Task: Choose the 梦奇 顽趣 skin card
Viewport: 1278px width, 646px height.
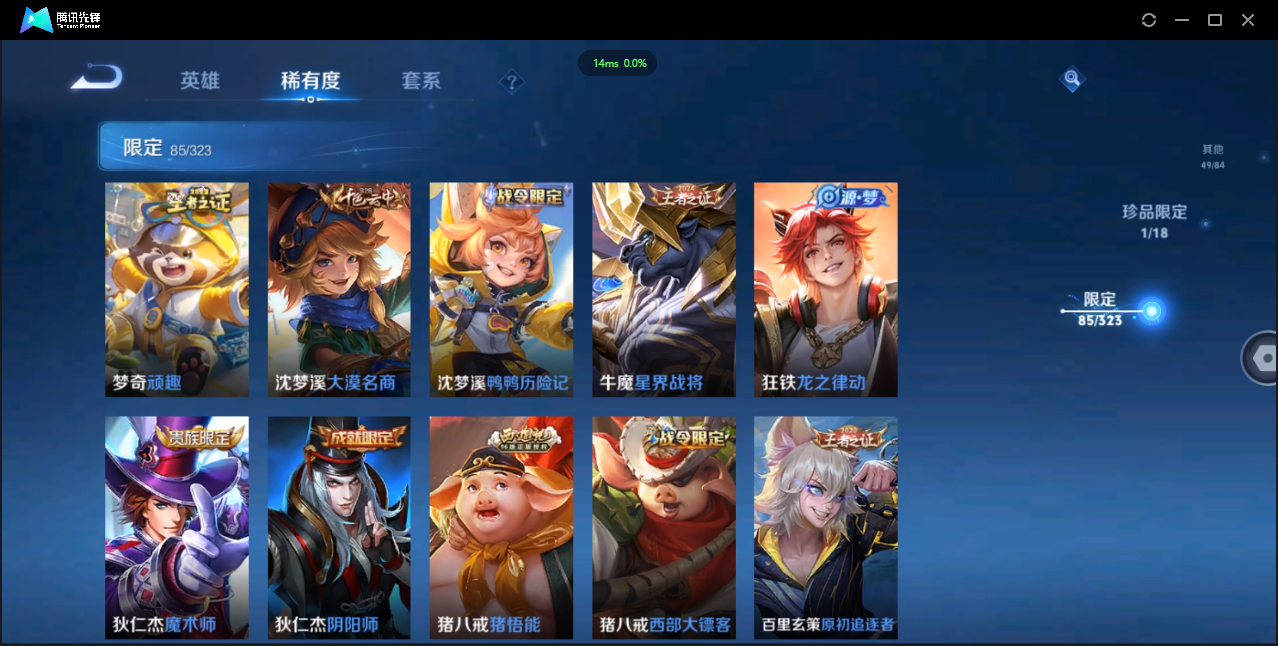Action: pos(177,289)
